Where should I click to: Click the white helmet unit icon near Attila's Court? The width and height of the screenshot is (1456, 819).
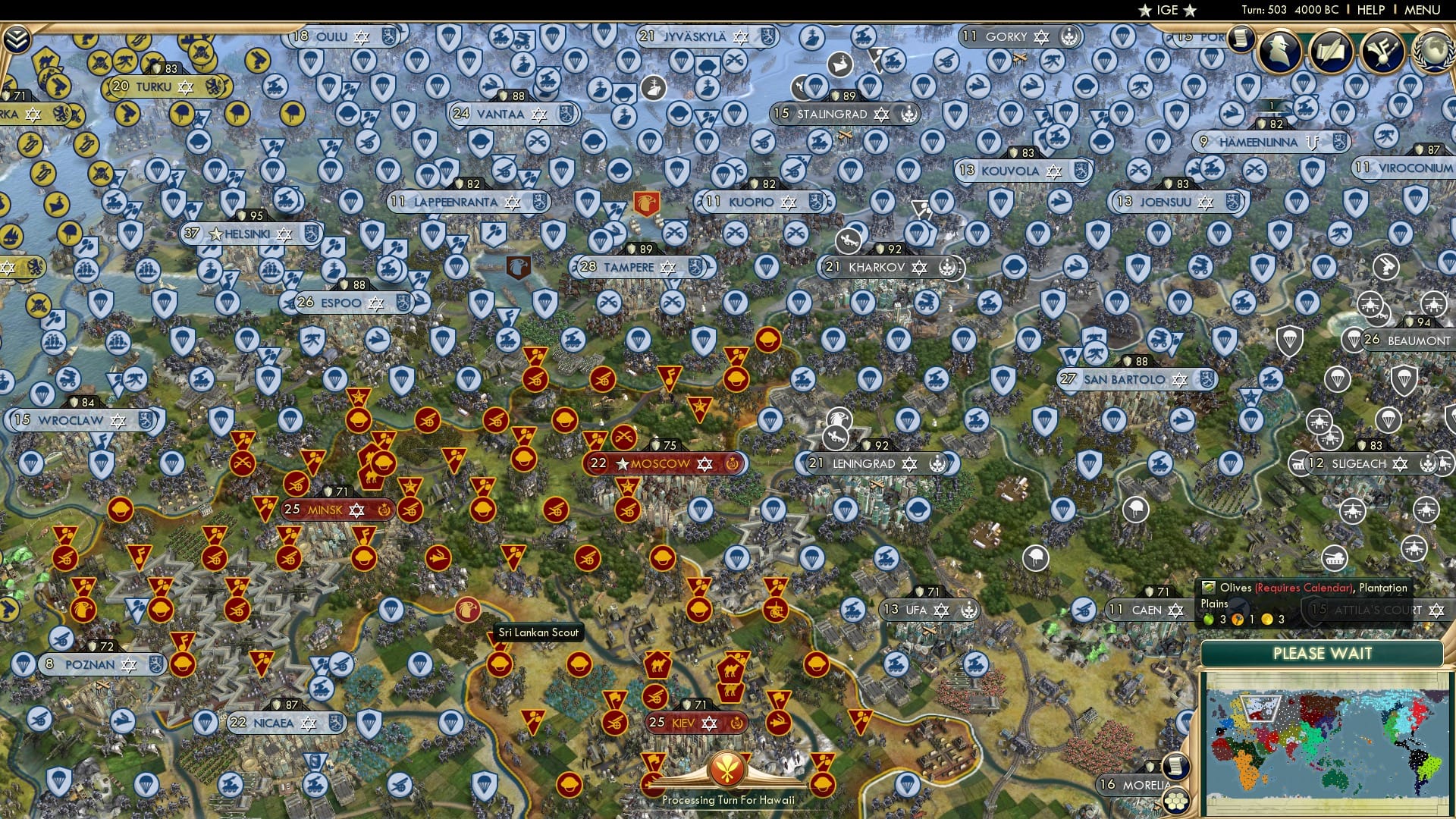[x=1134, y=511]
